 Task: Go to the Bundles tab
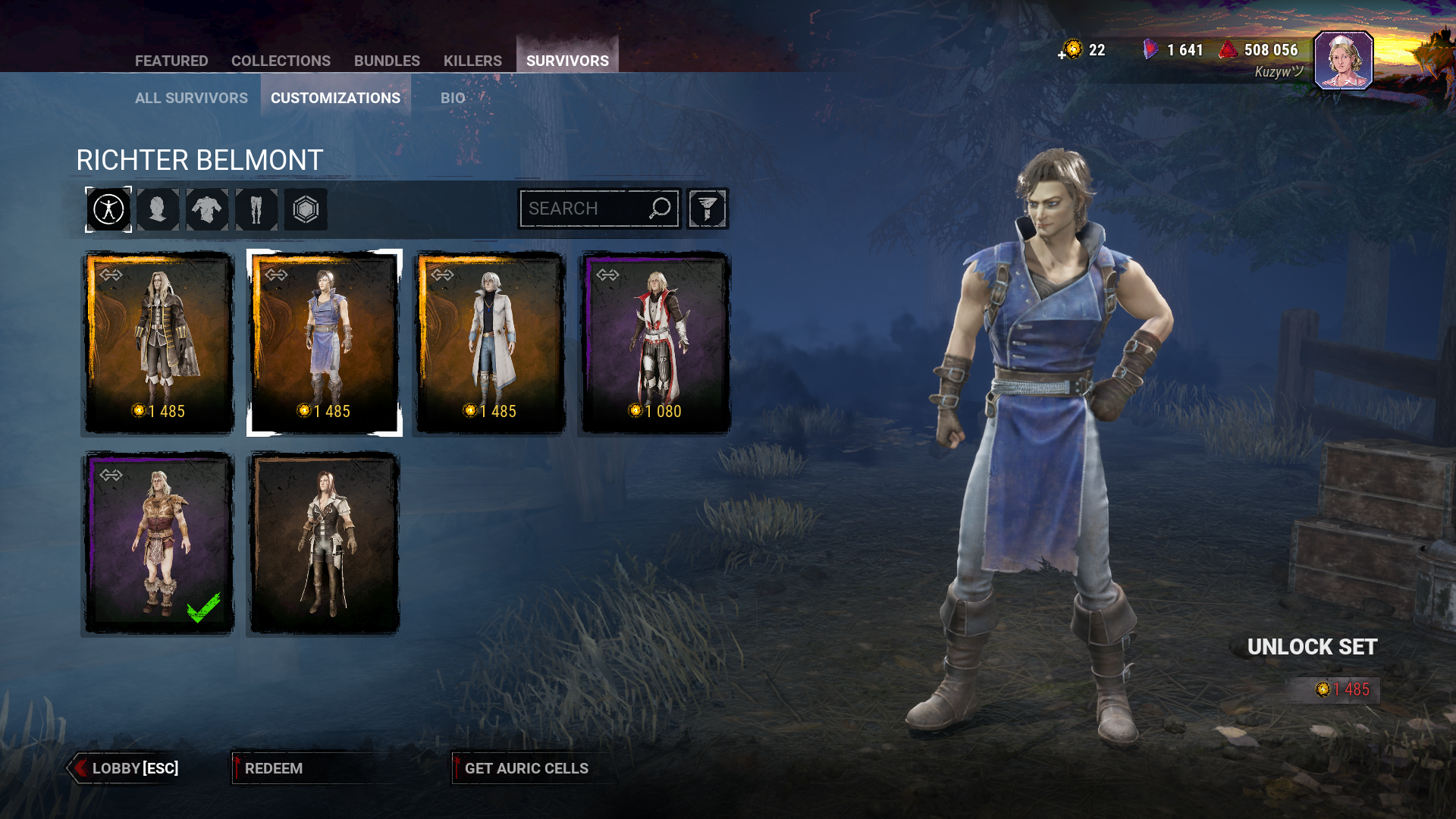pos(387,61)
